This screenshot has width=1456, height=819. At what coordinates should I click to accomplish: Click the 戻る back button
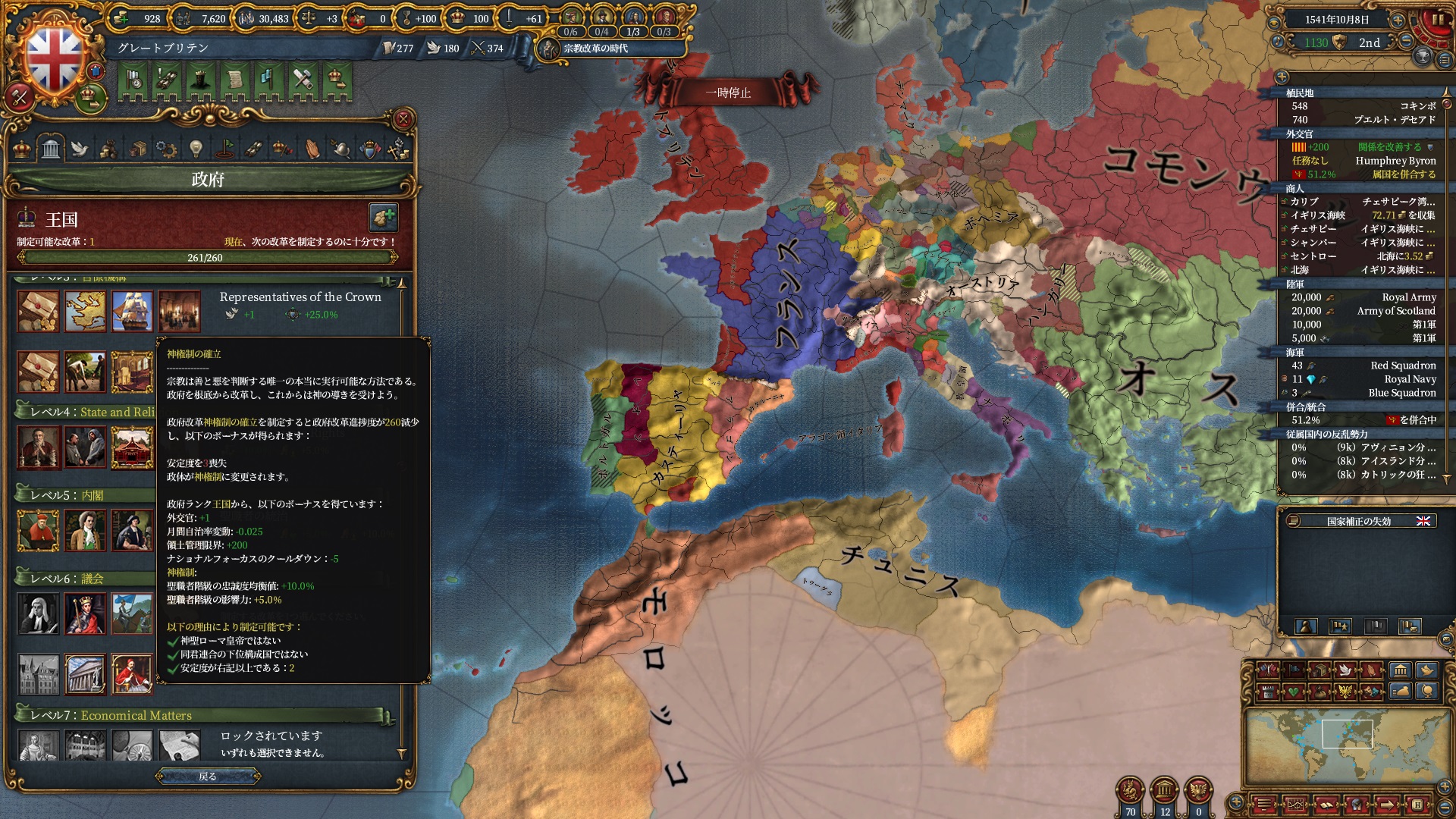[x=208, y=776]
